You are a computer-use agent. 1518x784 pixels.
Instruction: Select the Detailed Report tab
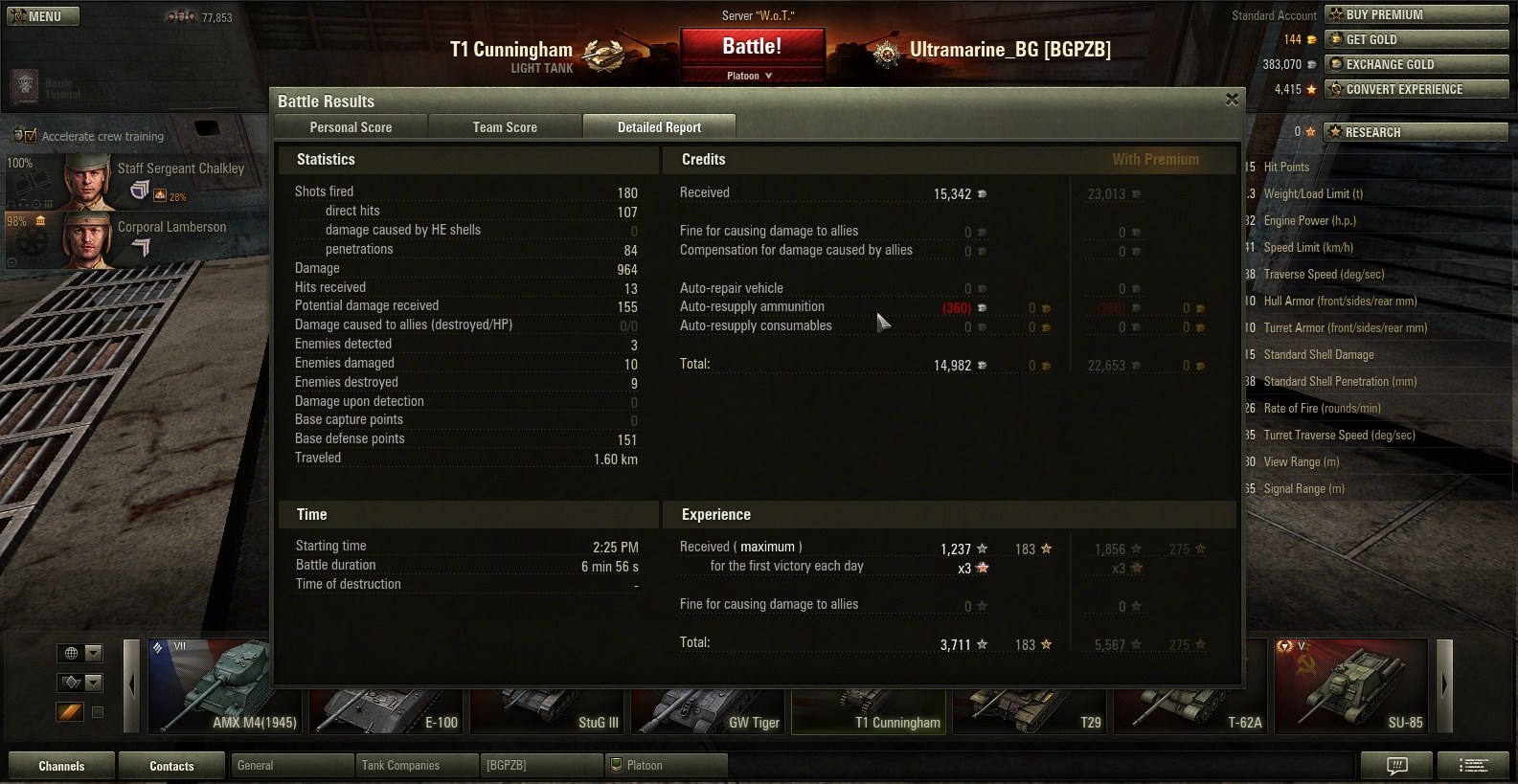pos(659,127)
